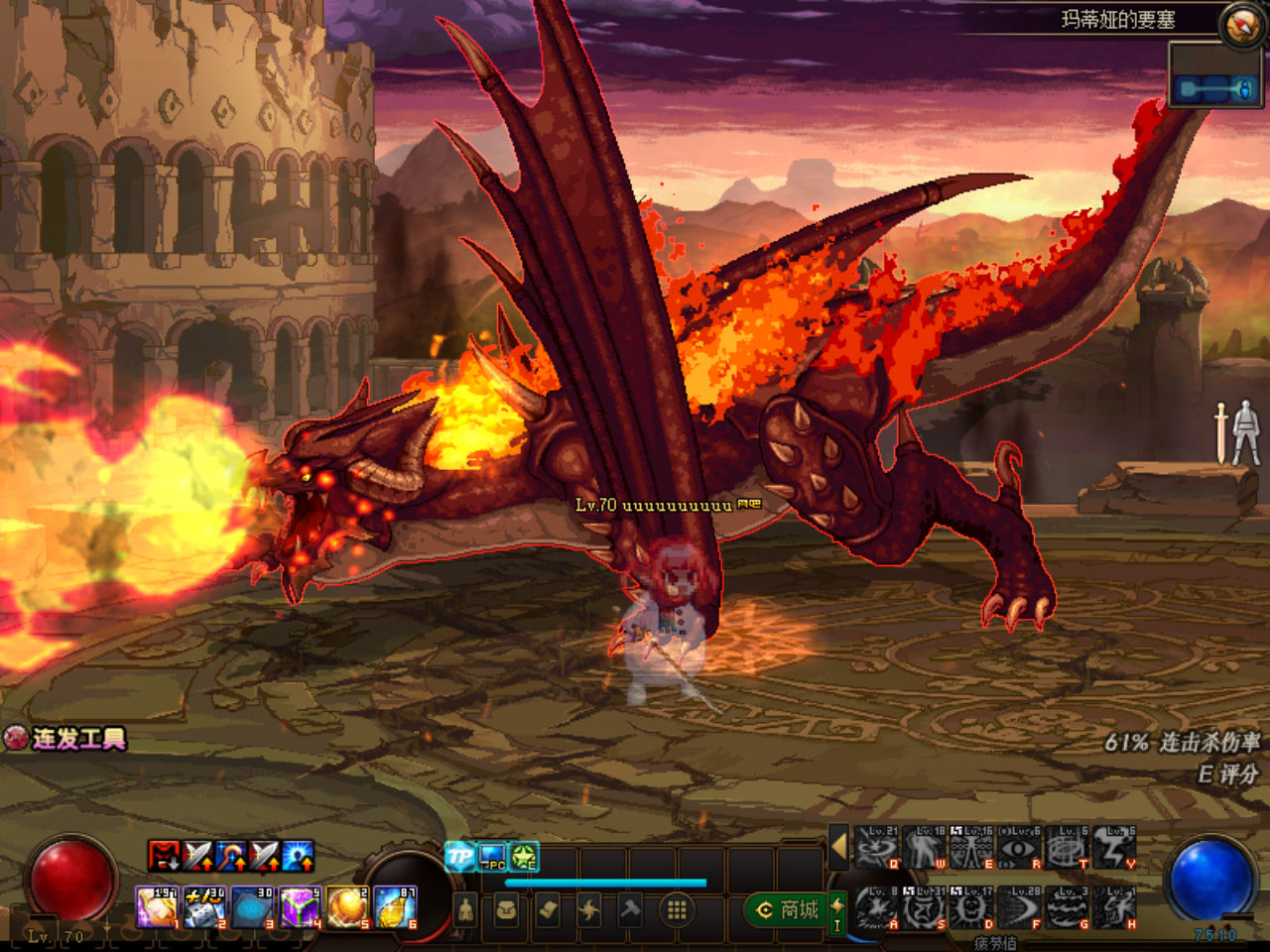The height and width of the screenshot is (952, 1270).
Task: Open the grid menu button
Action: coord(677,909)
